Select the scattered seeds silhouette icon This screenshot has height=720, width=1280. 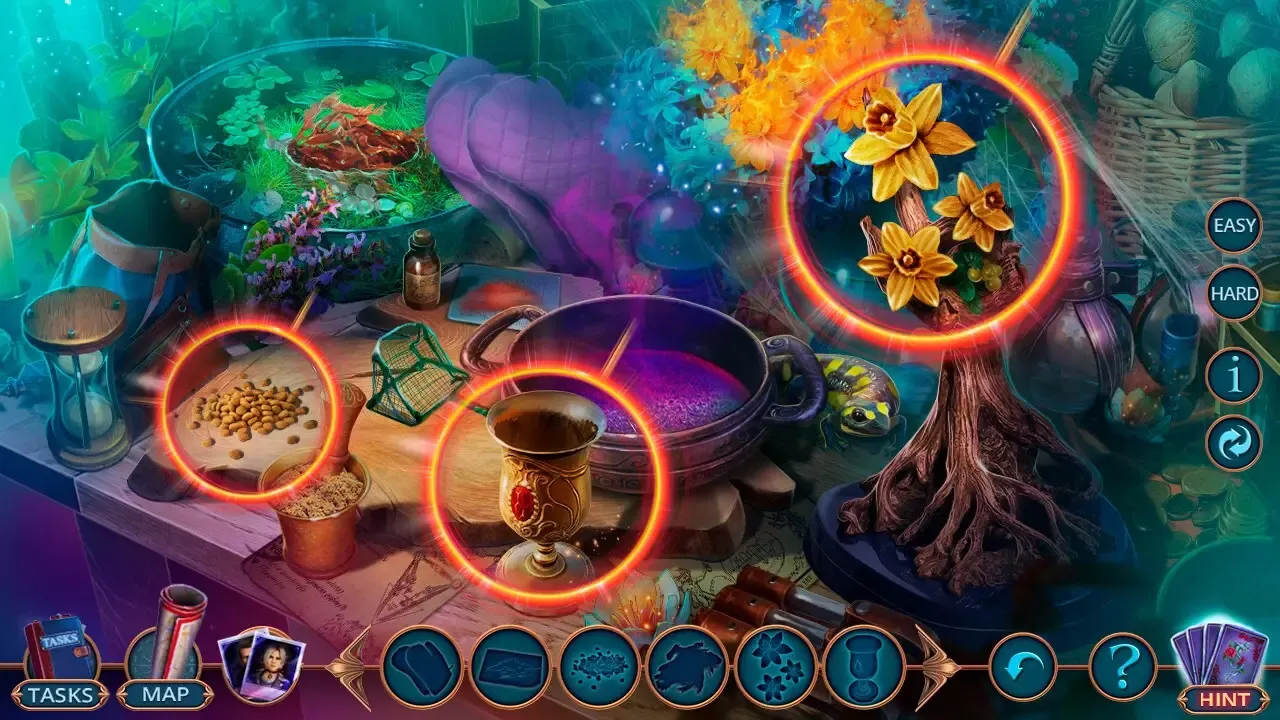pyautogui.click(x=600, y=662)
